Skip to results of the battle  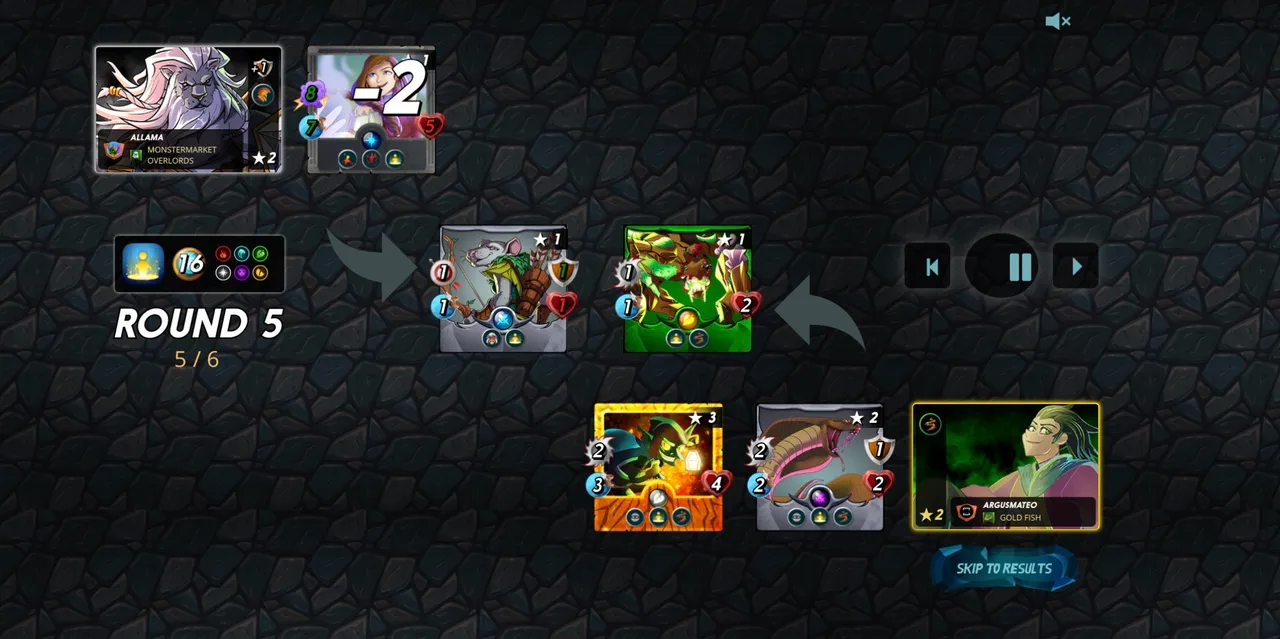1004,569
